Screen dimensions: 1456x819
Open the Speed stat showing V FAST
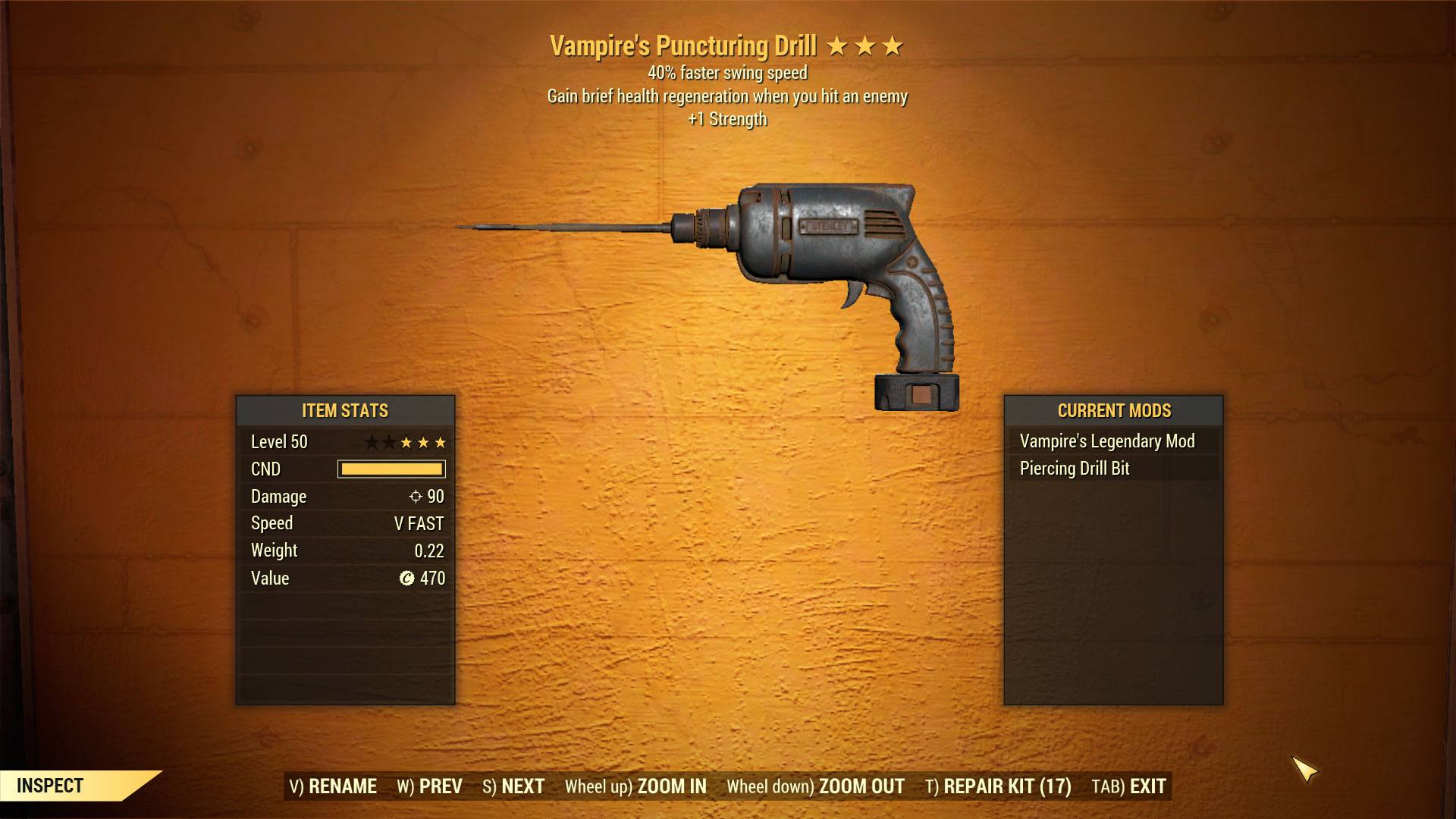345,523
